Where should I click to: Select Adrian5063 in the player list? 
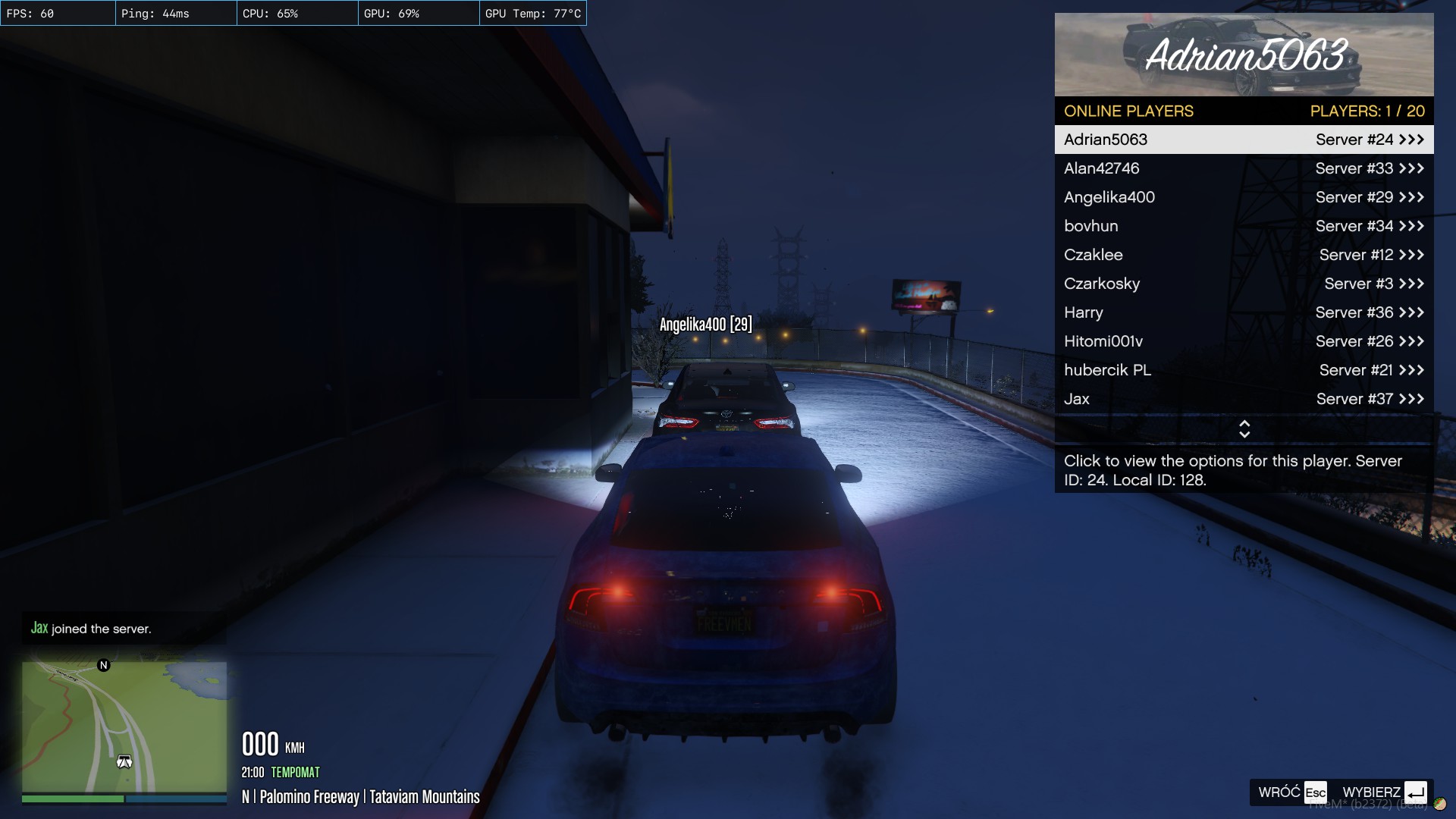click(x=1244, y=140)
